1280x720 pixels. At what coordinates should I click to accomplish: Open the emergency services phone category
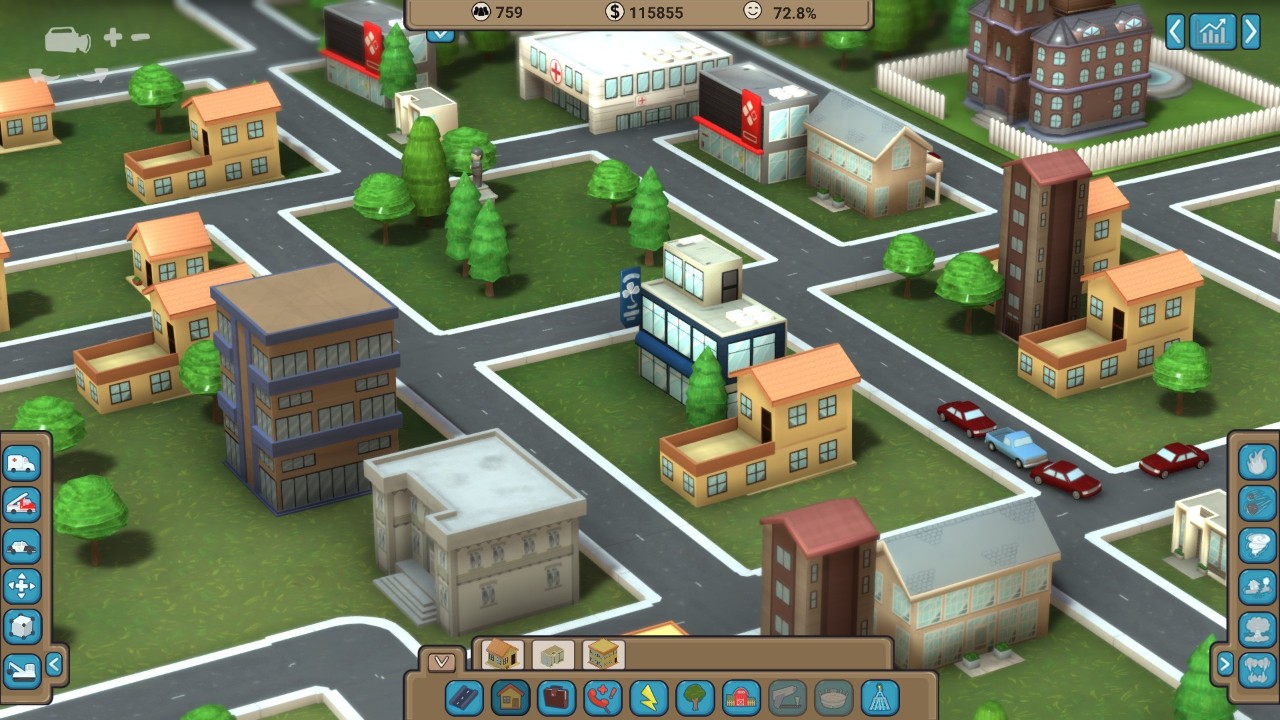click(604, 697)
